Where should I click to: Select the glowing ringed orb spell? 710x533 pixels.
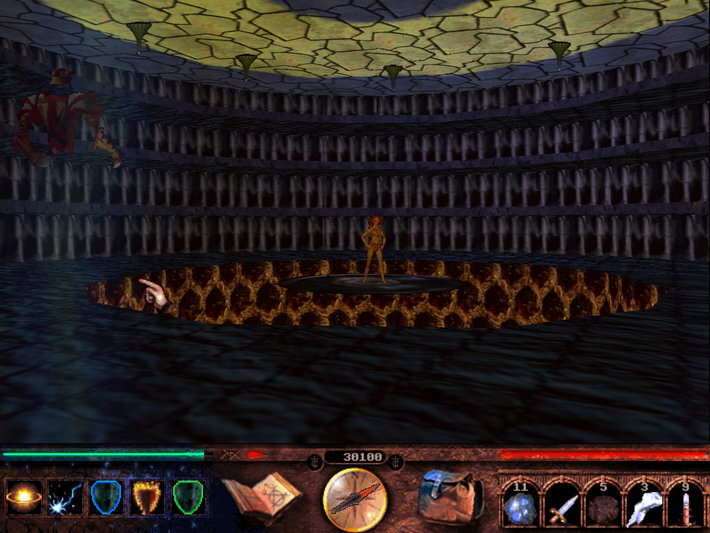click(x=23, y=497)
